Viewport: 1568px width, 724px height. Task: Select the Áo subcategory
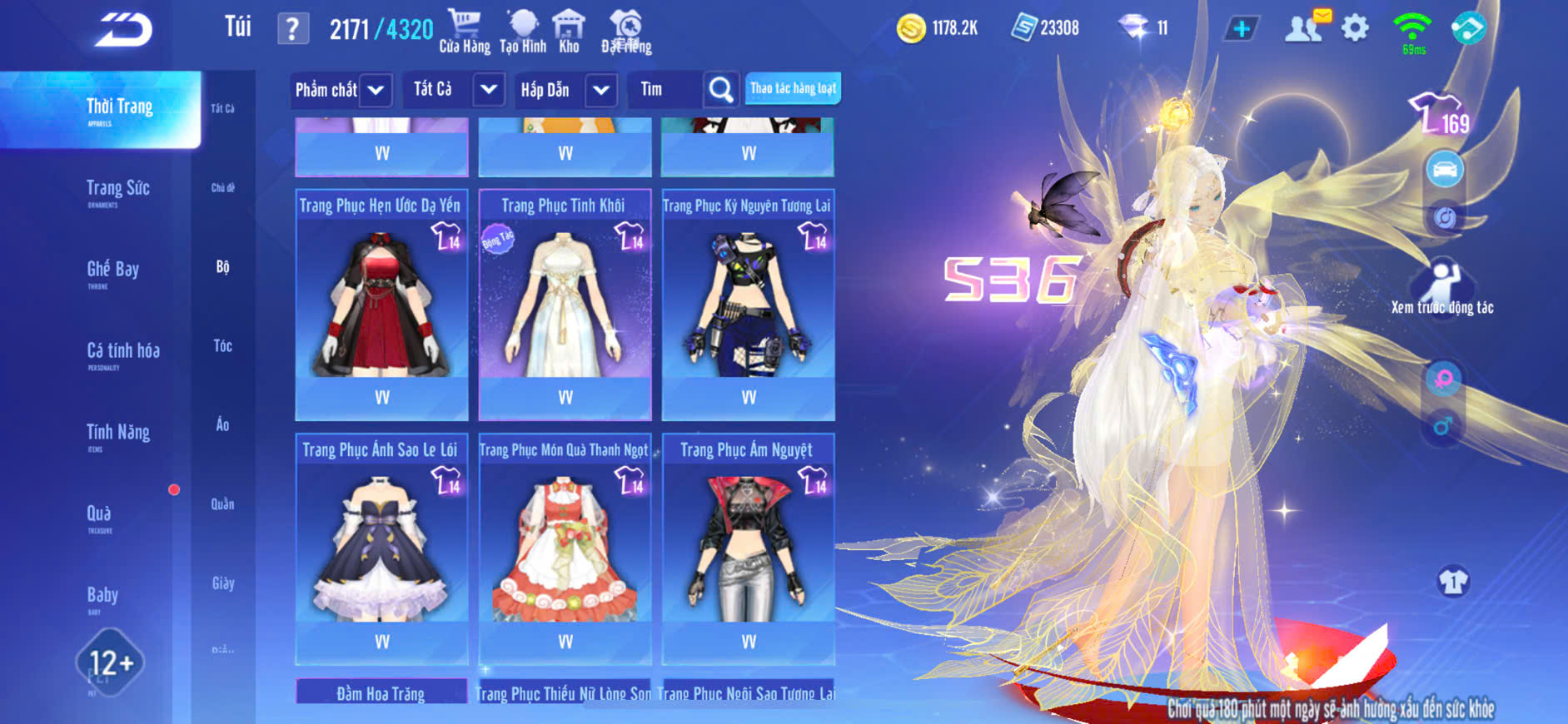pos(222,424)
